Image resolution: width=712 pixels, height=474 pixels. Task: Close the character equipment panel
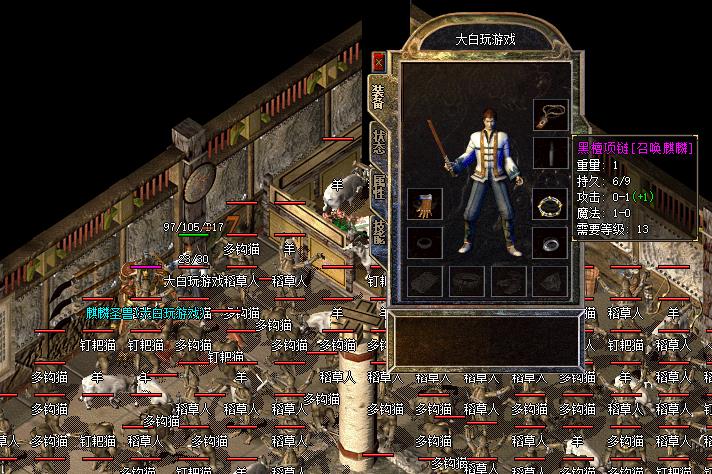(x=378, y=61)
